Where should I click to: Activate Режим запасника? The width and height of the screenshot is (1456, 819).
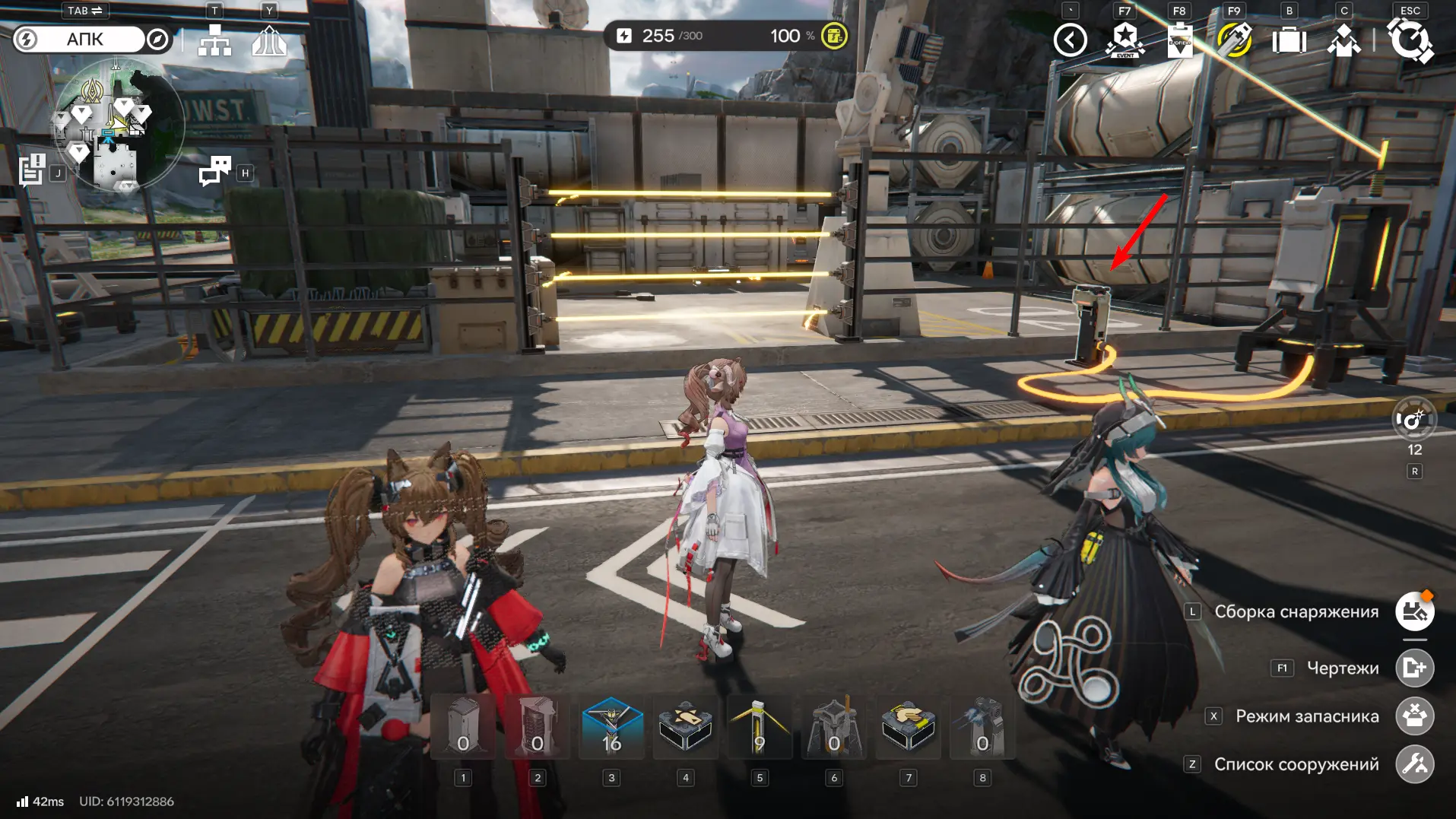point(1414,716)
